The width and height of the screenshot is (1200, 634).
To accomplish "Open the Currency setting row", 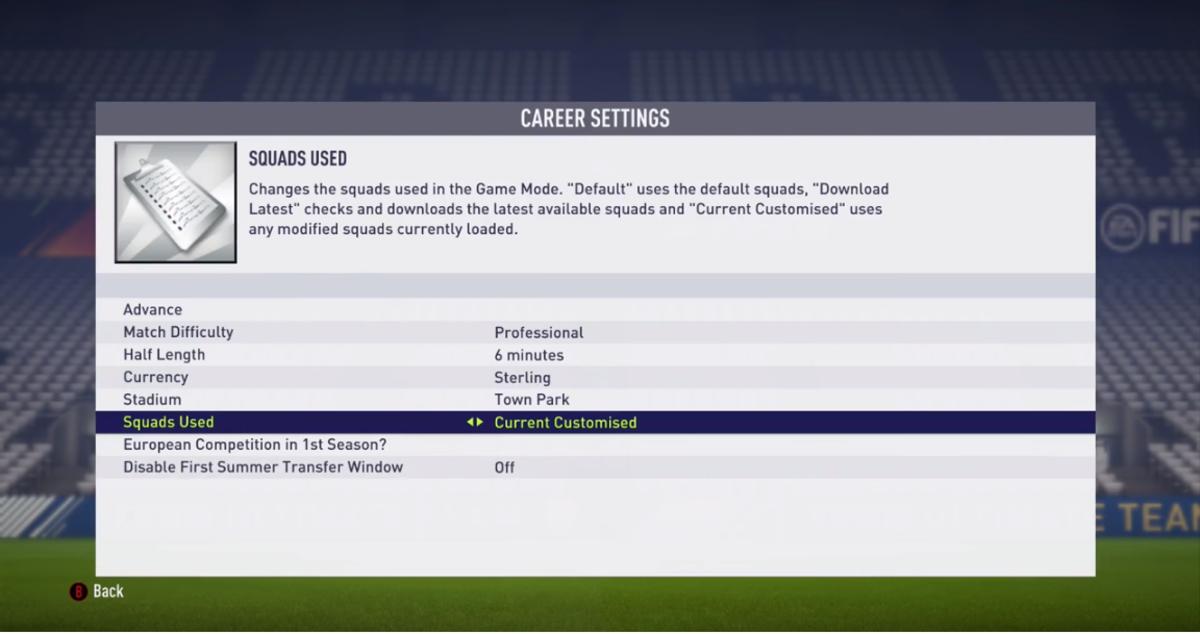I will (x=155, y=377).
